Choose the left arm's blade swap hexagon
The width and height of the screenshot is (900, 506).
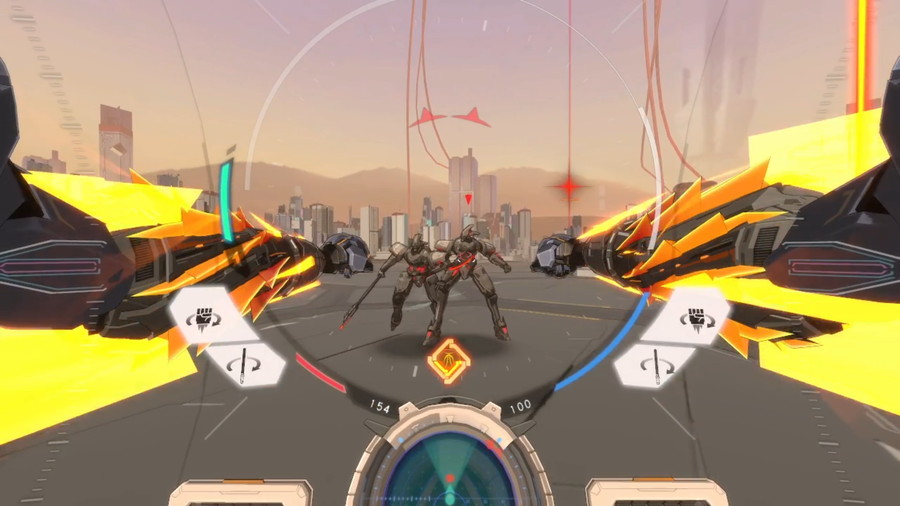click(x=244, y=365)
